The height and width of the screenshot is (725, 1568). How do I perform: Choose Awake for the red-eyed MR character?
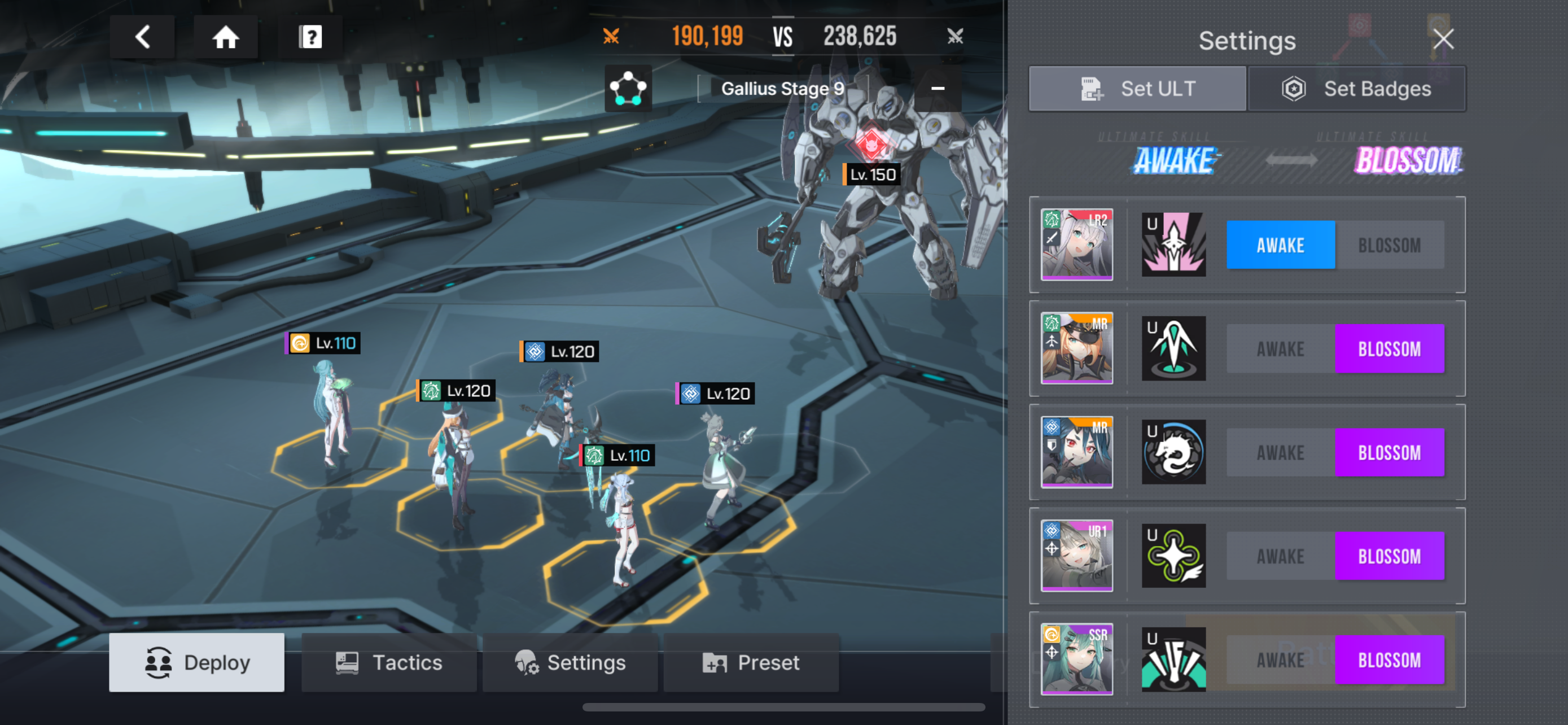pos(1280,452)
